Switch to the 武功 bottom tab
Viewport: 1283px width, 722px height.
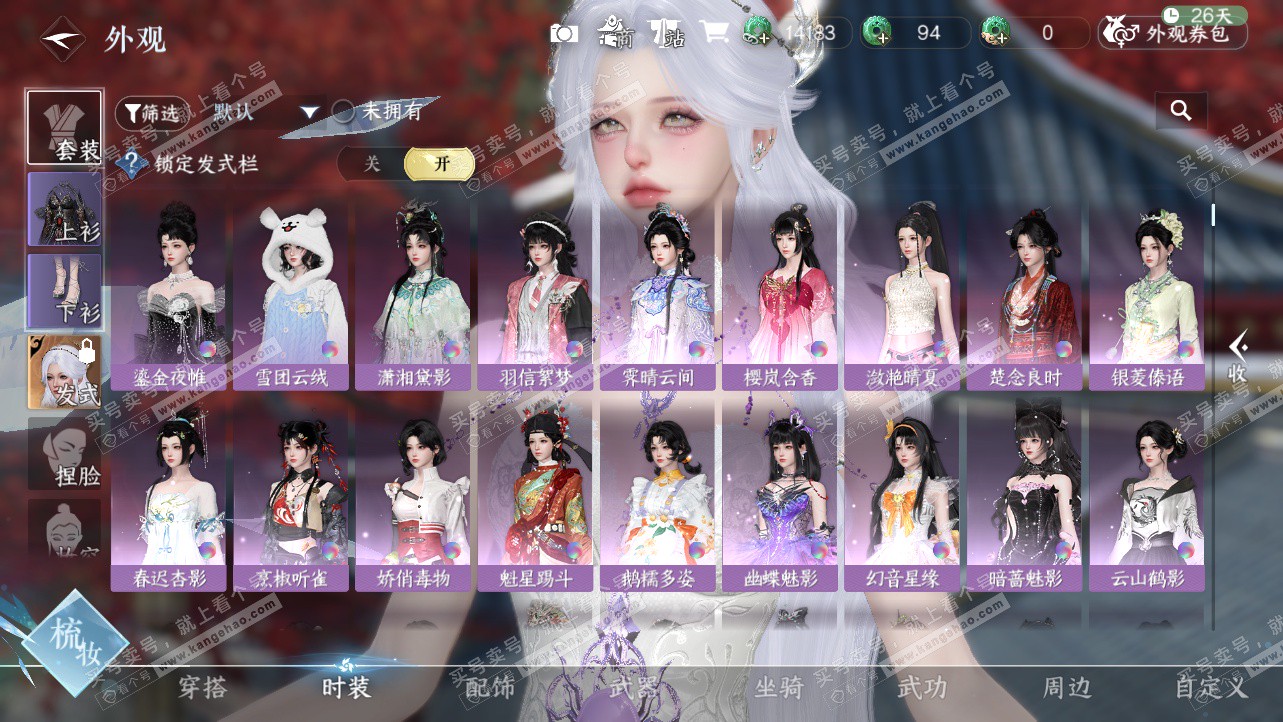922,688
